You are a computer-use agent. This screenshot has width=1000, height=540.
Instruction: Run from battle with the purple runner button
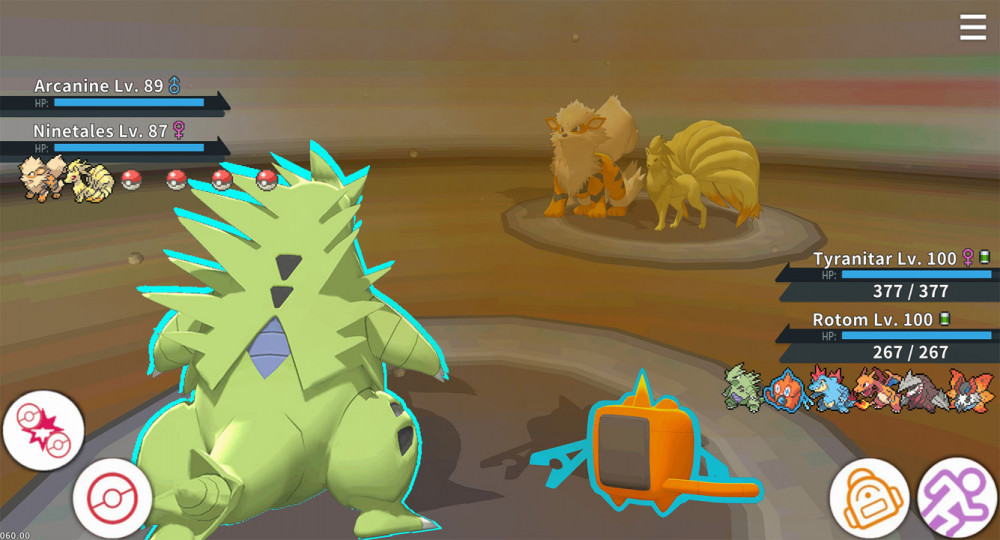click(957, 497)
